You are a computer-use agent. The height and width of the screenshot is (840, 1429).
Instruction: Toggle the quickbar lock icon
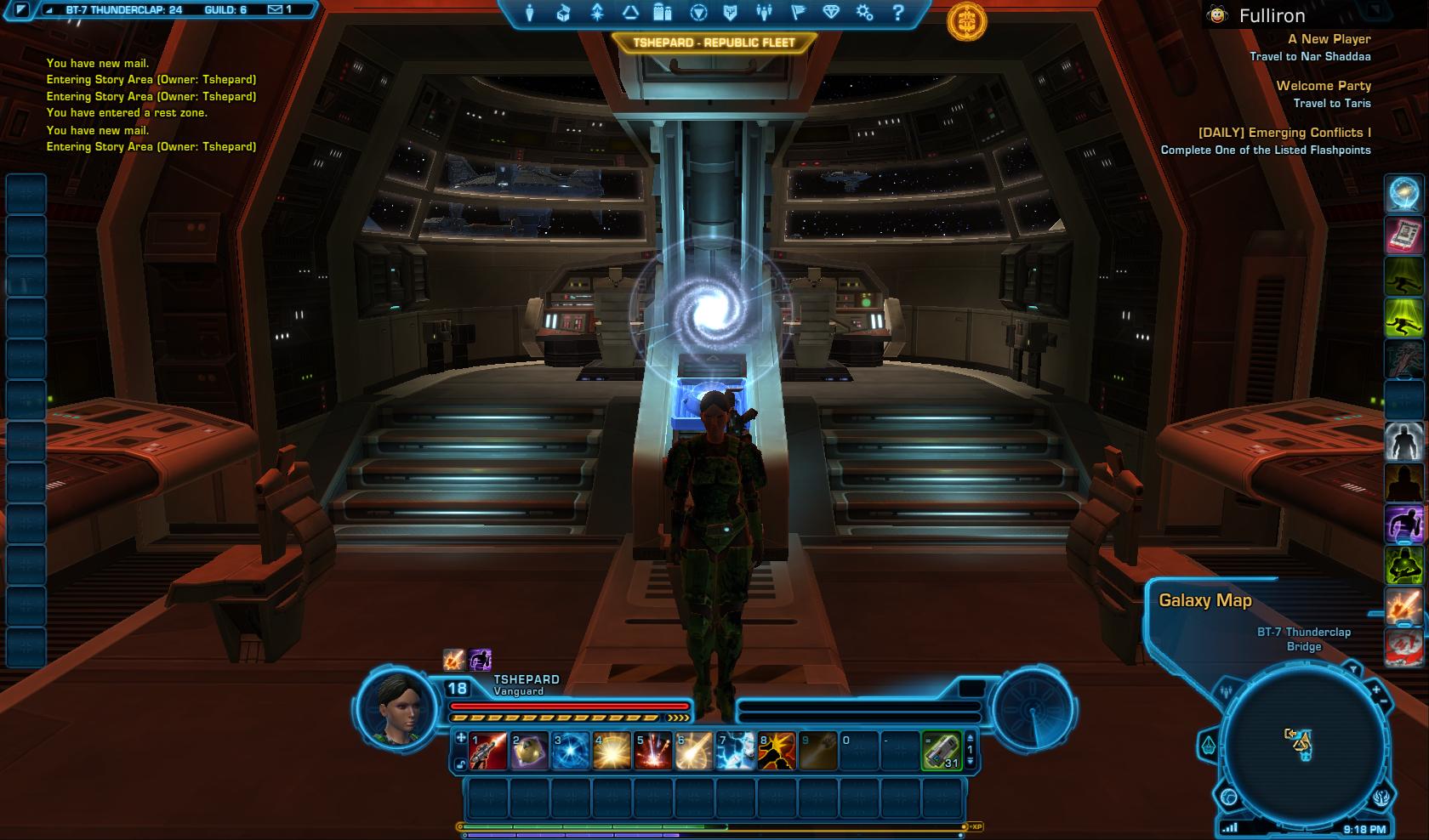460,764
